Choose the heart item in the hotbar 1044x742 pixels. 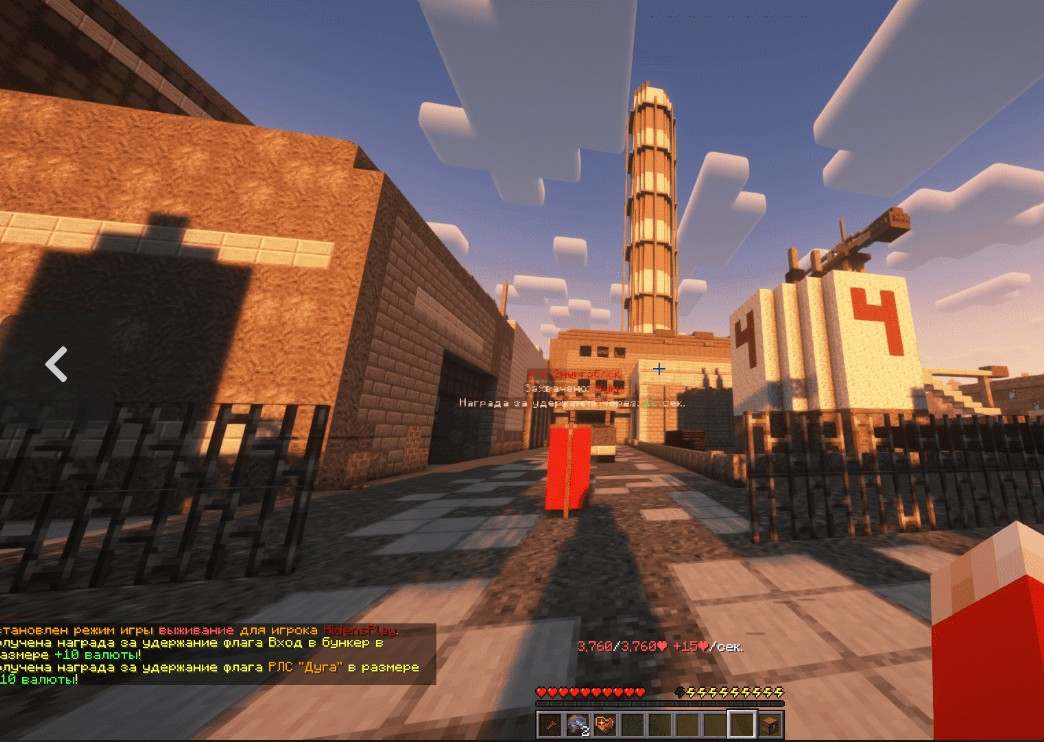pos(604,724)
